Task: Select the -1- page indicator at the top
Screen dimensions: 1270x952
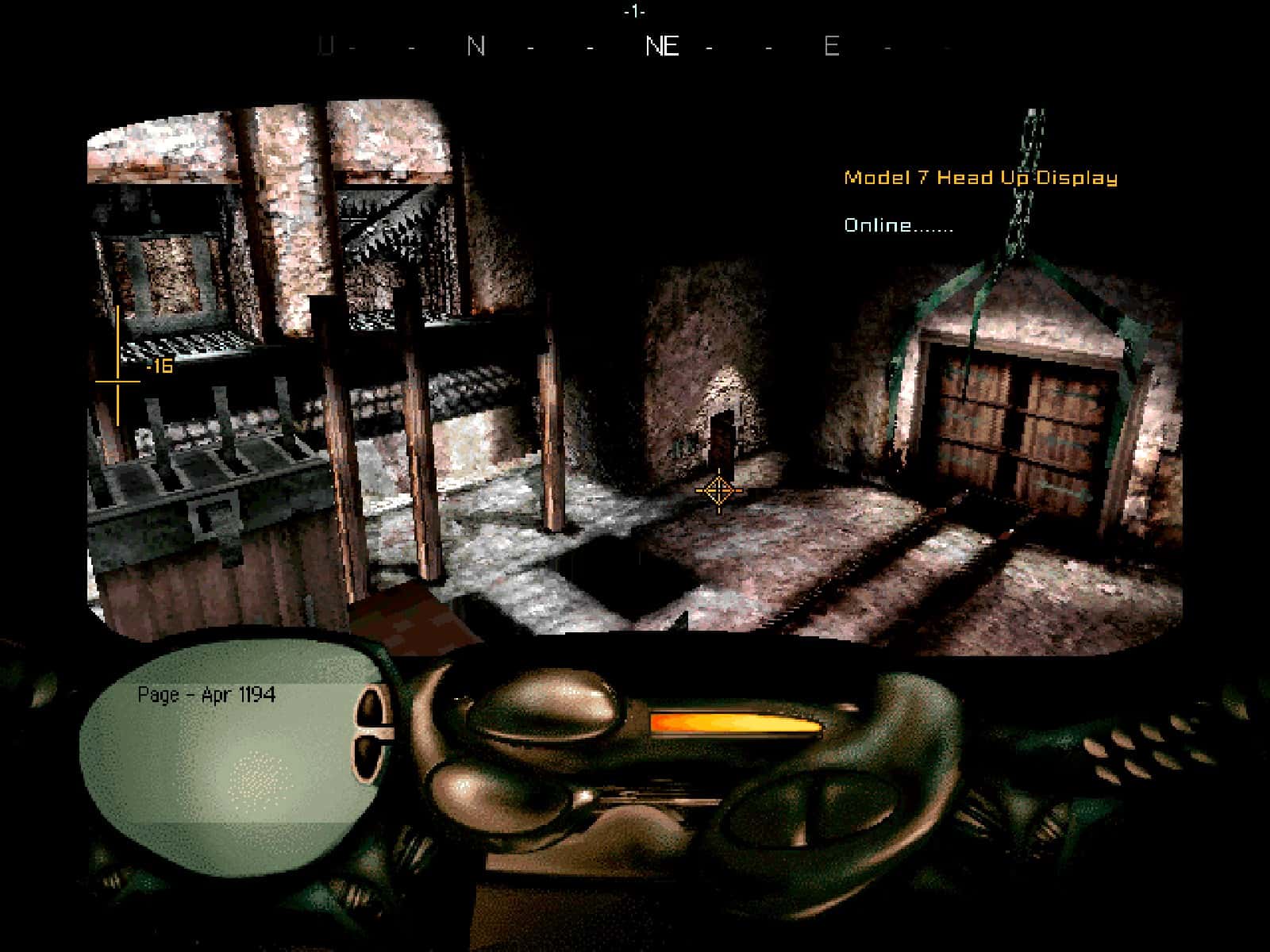Action: tap(634, 11)
